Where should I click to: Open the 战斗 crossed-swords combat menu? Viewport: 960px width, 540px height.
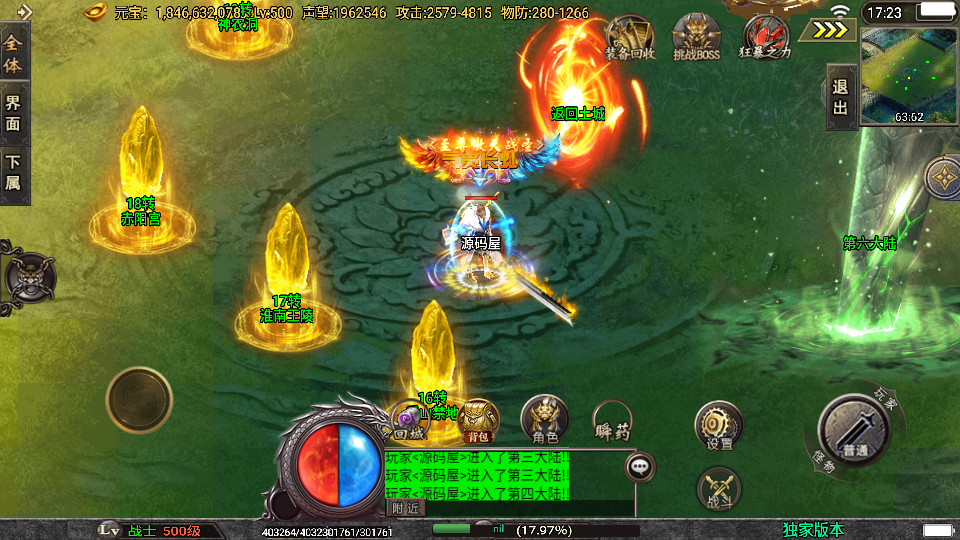718,489
